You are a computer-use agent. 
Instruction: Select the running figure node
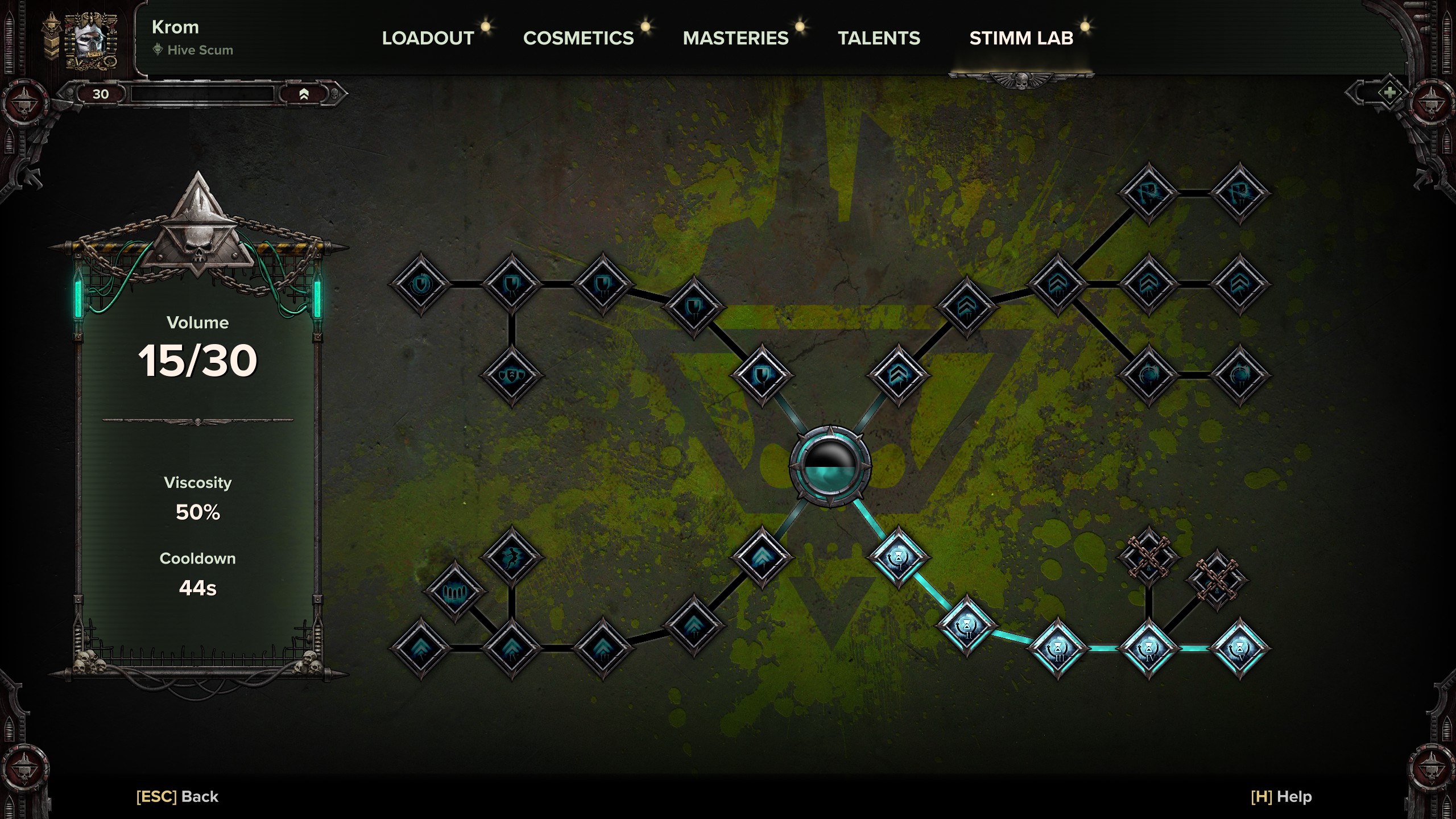click(512, 557)
